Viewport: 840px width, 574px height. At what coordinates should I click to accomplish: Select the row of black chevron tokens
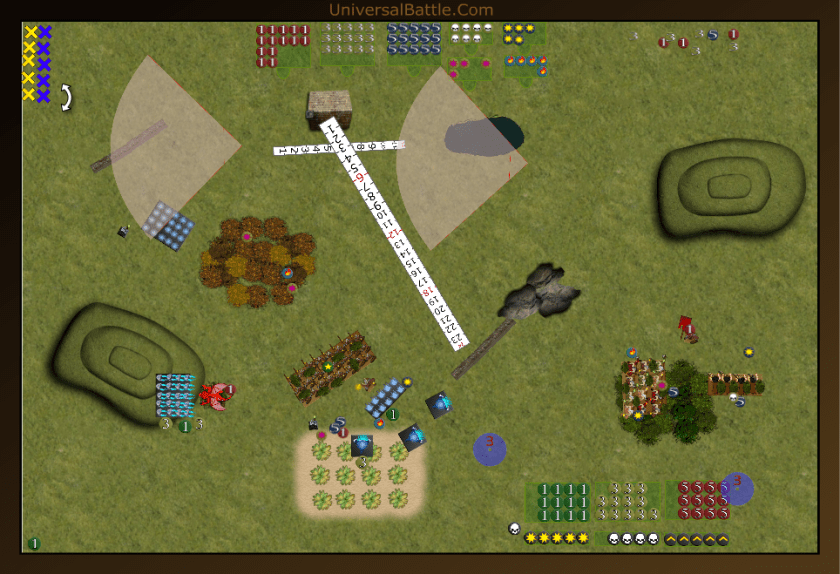pyautogui.click(x=696, y=540)
